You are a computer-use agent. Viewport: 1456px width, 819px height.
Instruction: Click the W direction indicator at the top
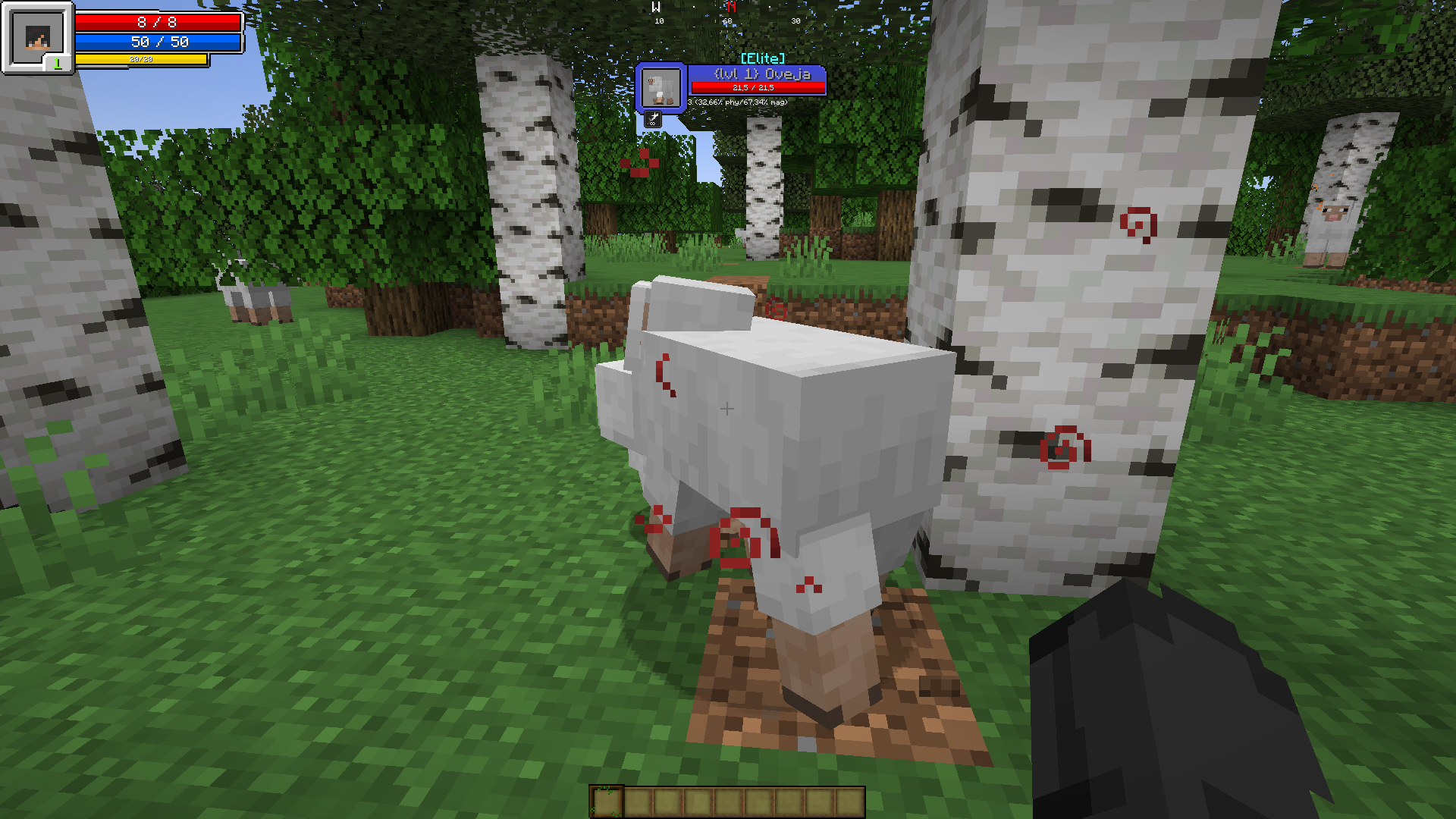(x=657, y=6)
